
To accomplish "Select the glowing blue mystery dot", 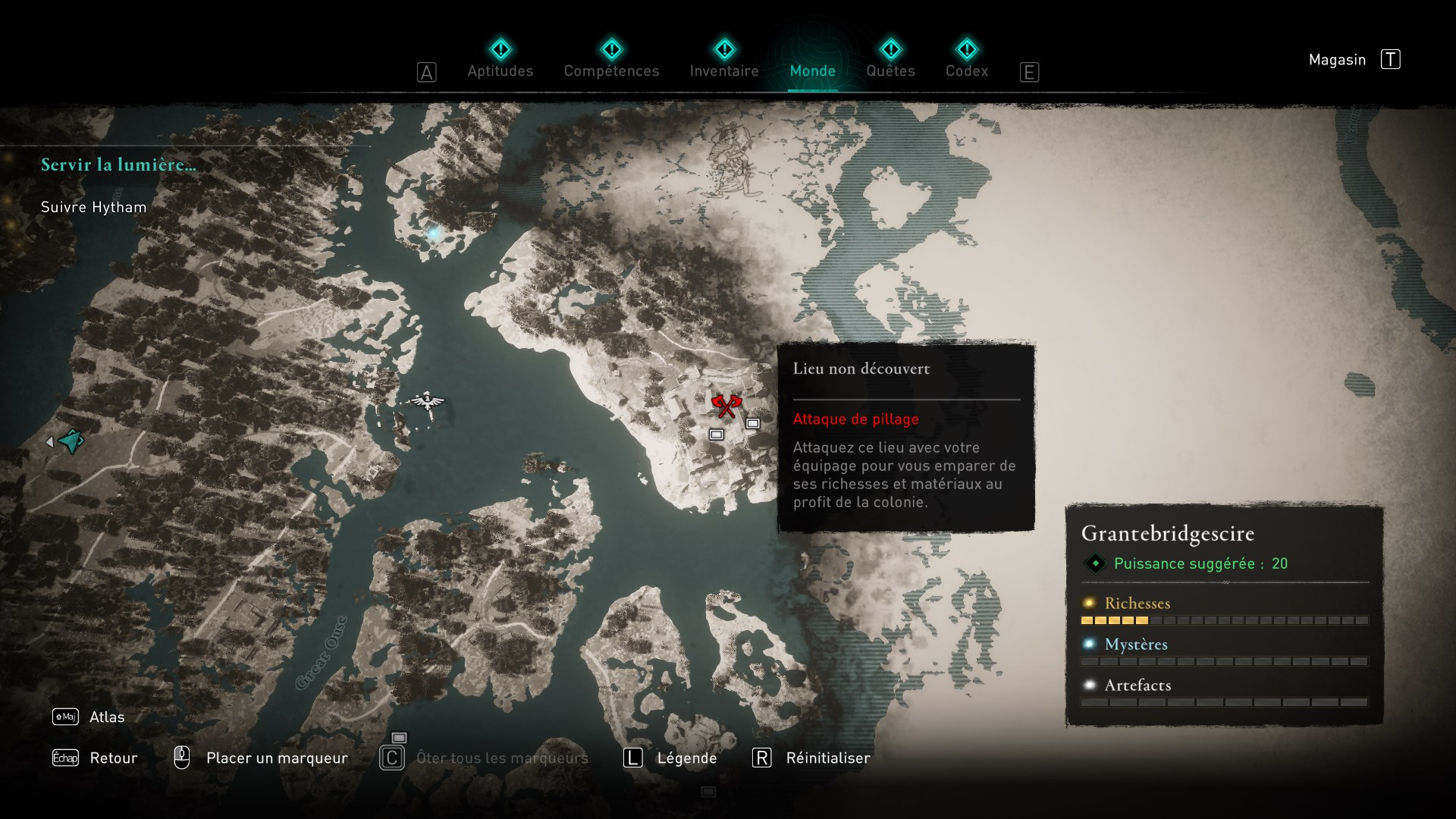I will pyautogui.click(x=434, y=234).
